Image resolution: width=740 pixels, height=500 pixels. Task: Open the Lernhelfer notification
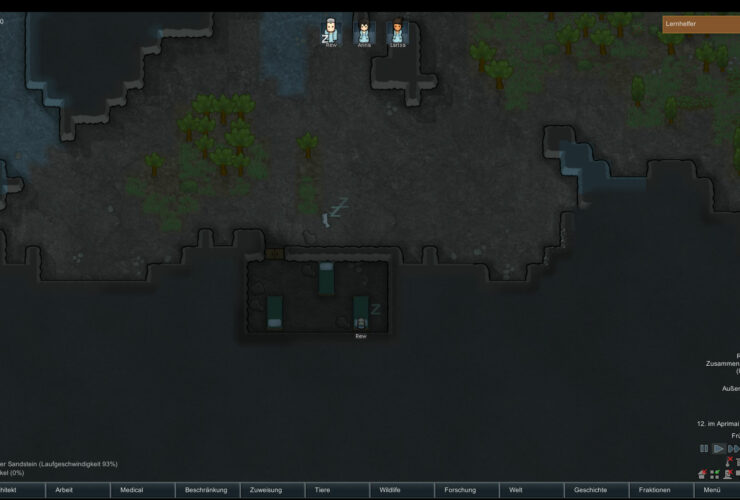tap(700, 23)
